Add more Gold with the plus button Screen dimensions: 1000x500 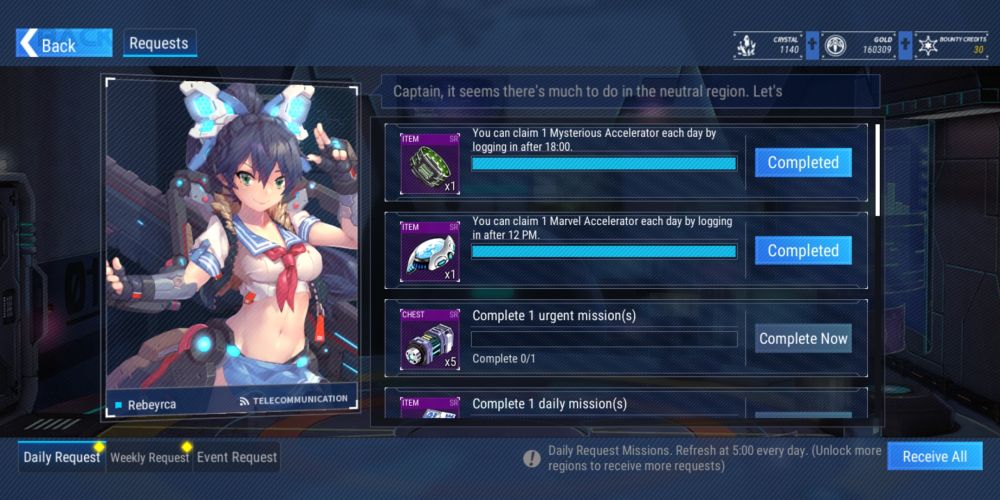(x=905, y=44)
